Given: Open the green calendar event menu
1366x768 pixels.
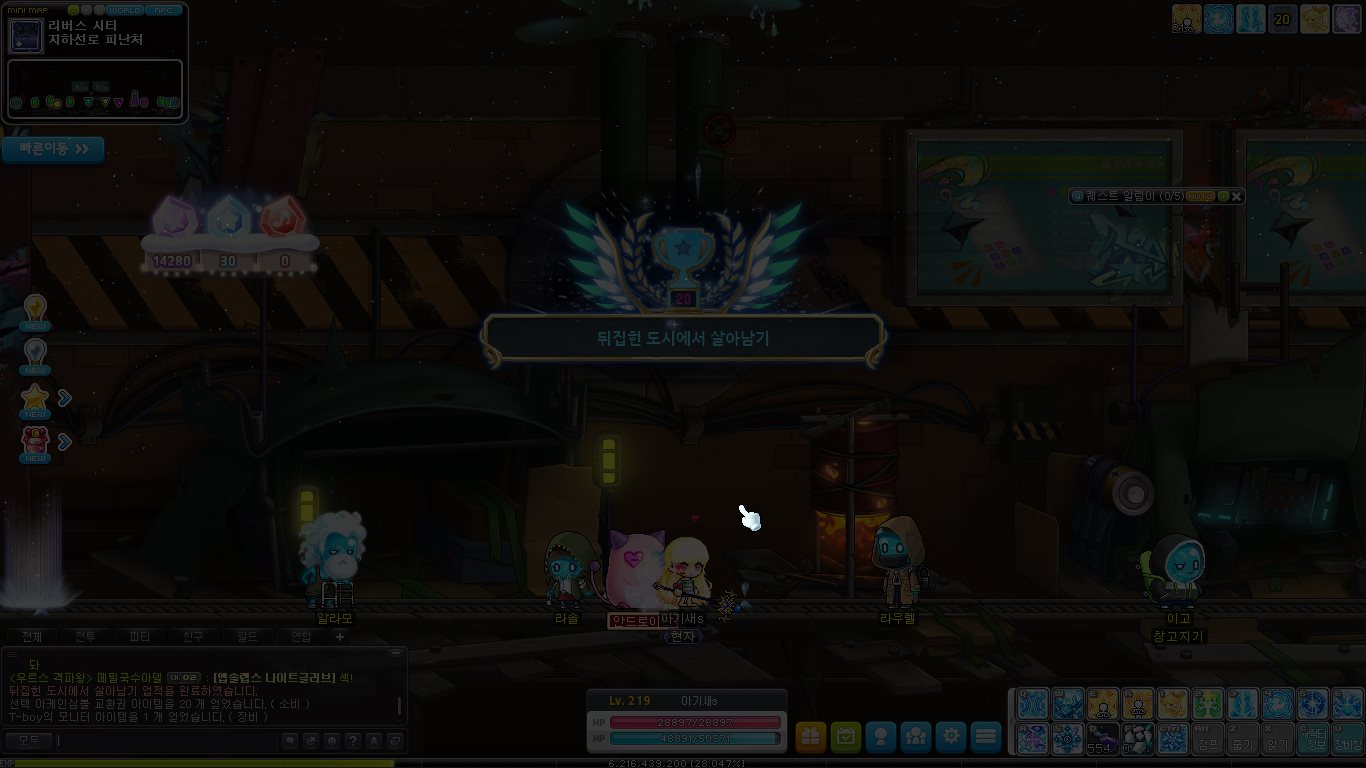Looking at the screenshot, I should pyautogui.click(x=846, y=737).
